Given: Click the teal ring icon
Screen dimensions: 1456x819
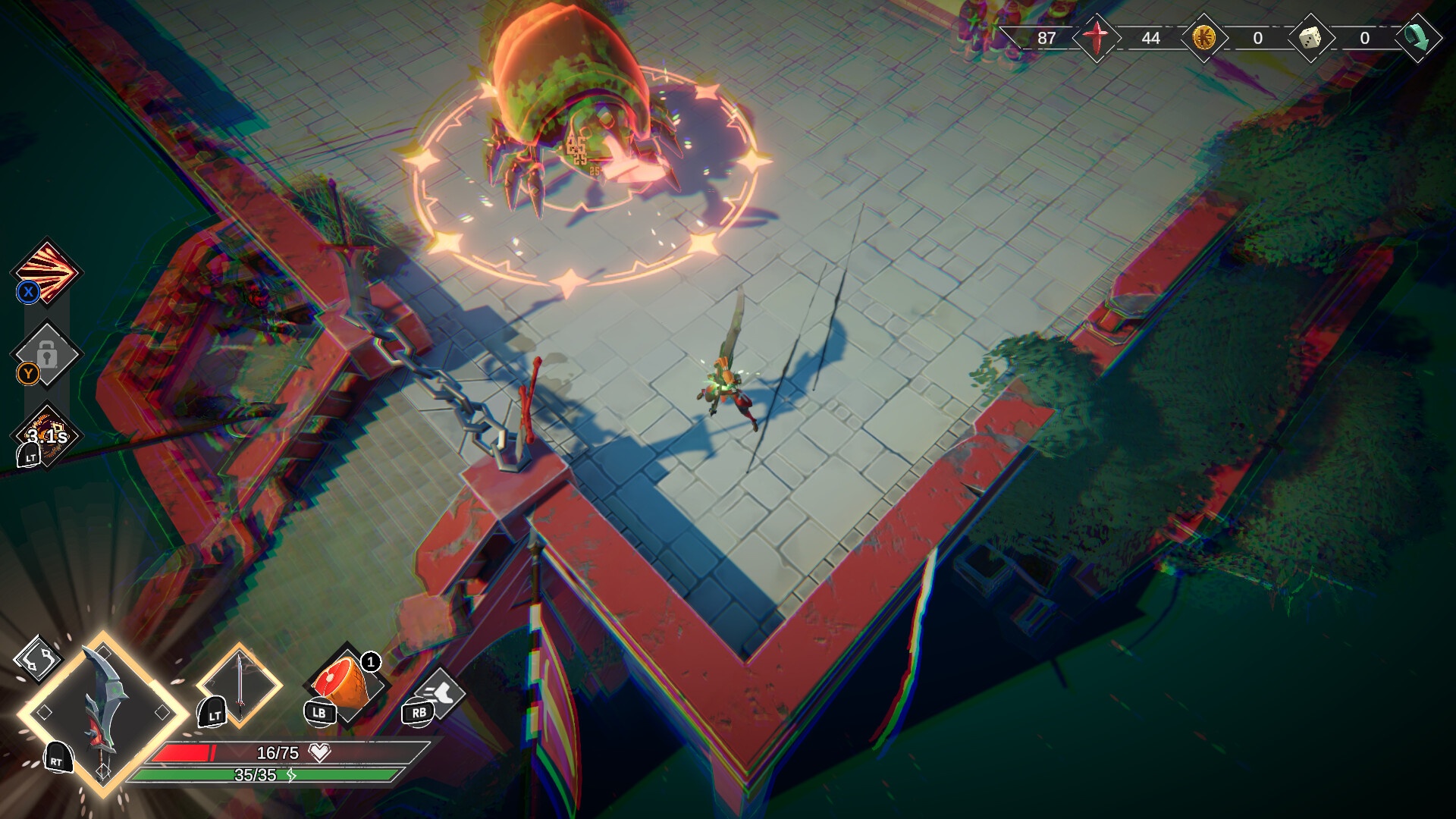Looking at the screenshot, I should [1415, 38].
